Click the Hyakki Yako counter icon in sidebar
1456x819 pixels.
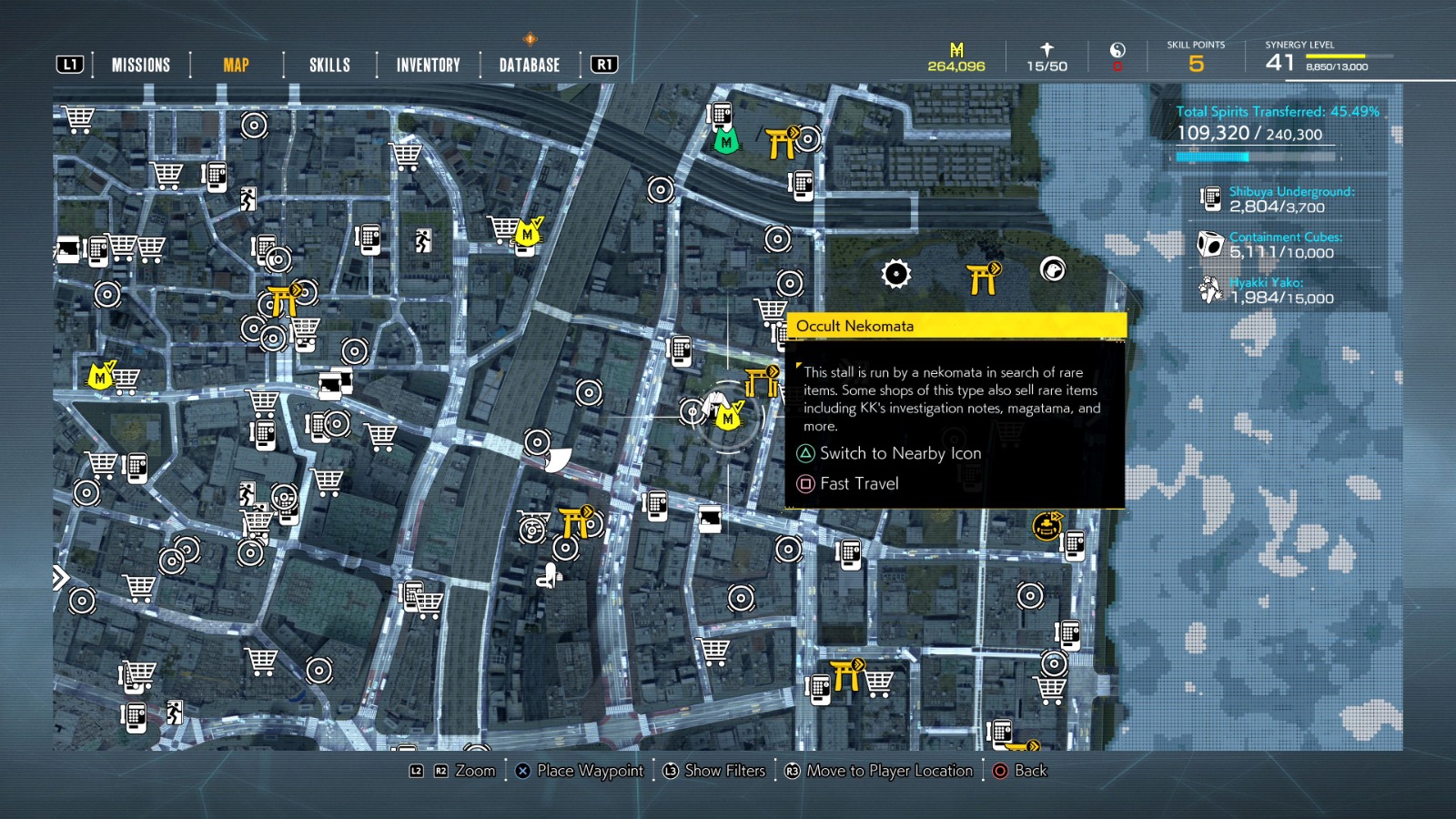click(x=1208, y=289)
